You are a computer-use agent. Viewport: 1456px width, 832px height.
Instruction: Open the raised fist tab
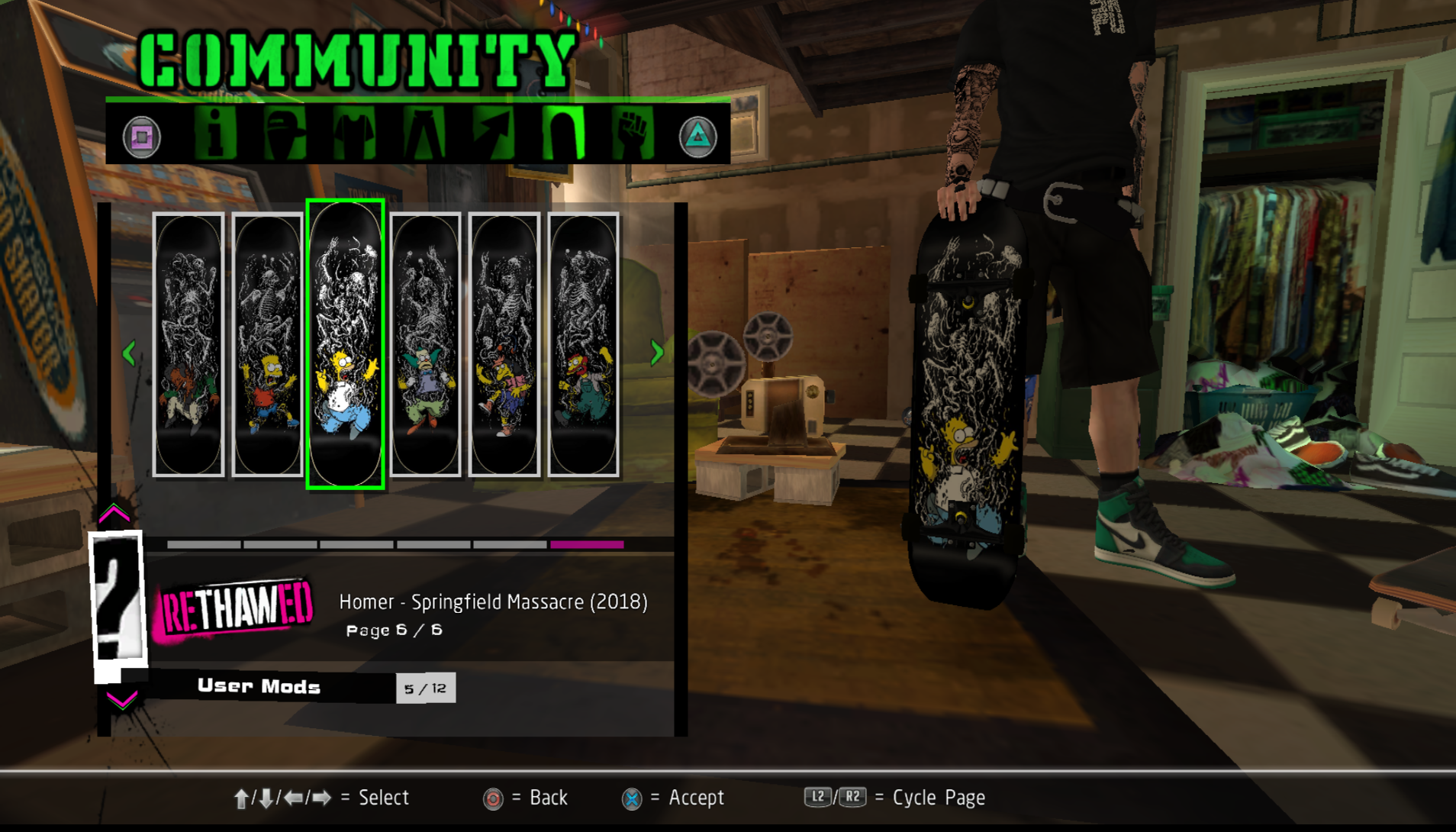633,134
